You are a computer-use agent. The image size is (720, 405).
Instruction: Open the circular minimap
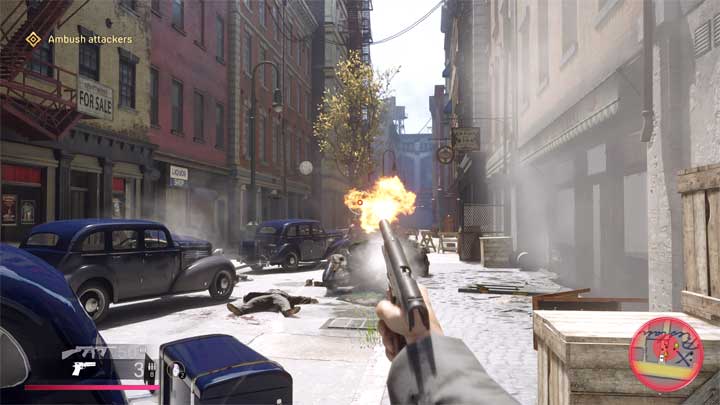point(666,354)
